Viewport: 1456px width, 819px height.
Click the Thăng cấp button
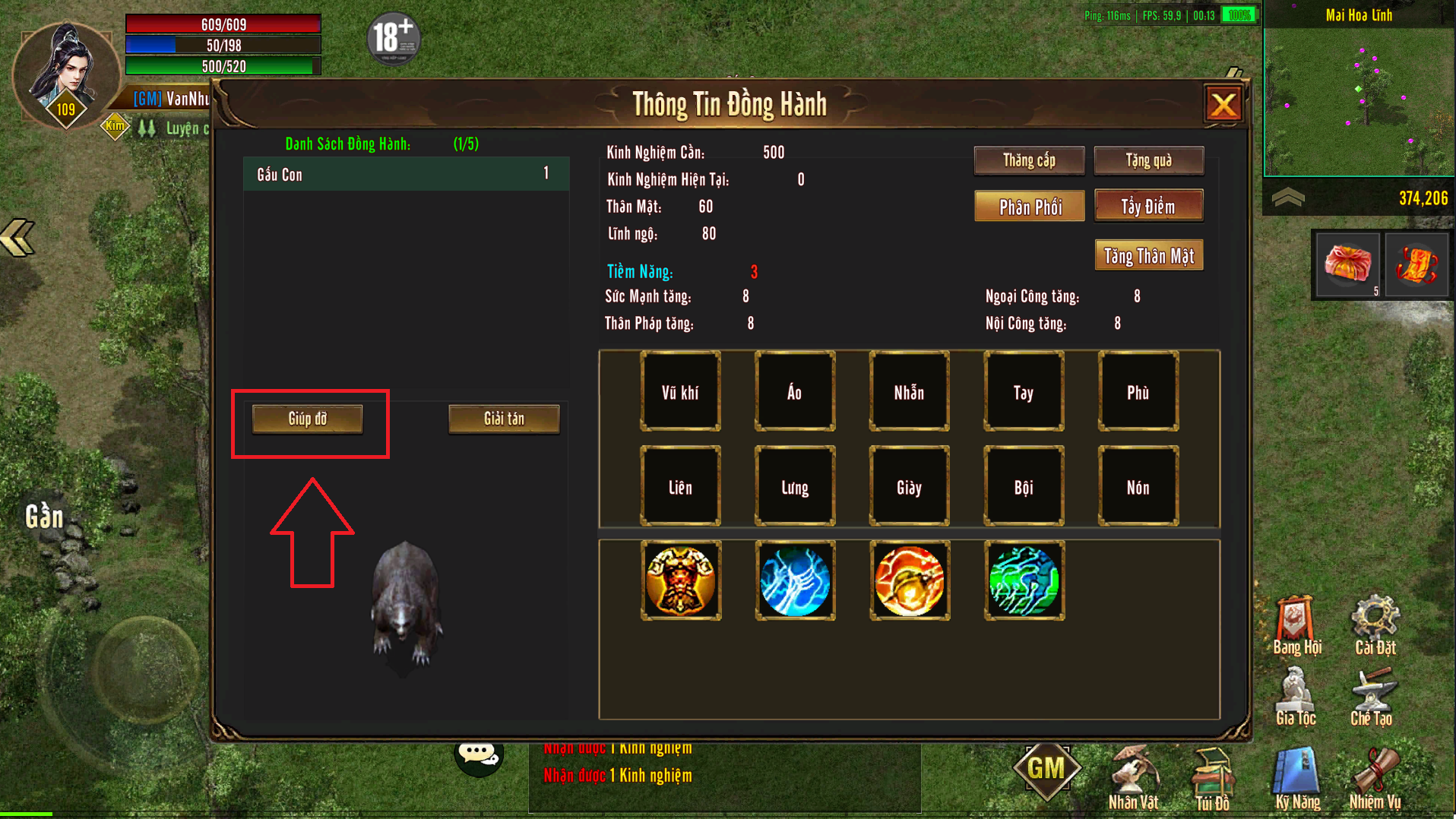tap(1029, 160)
